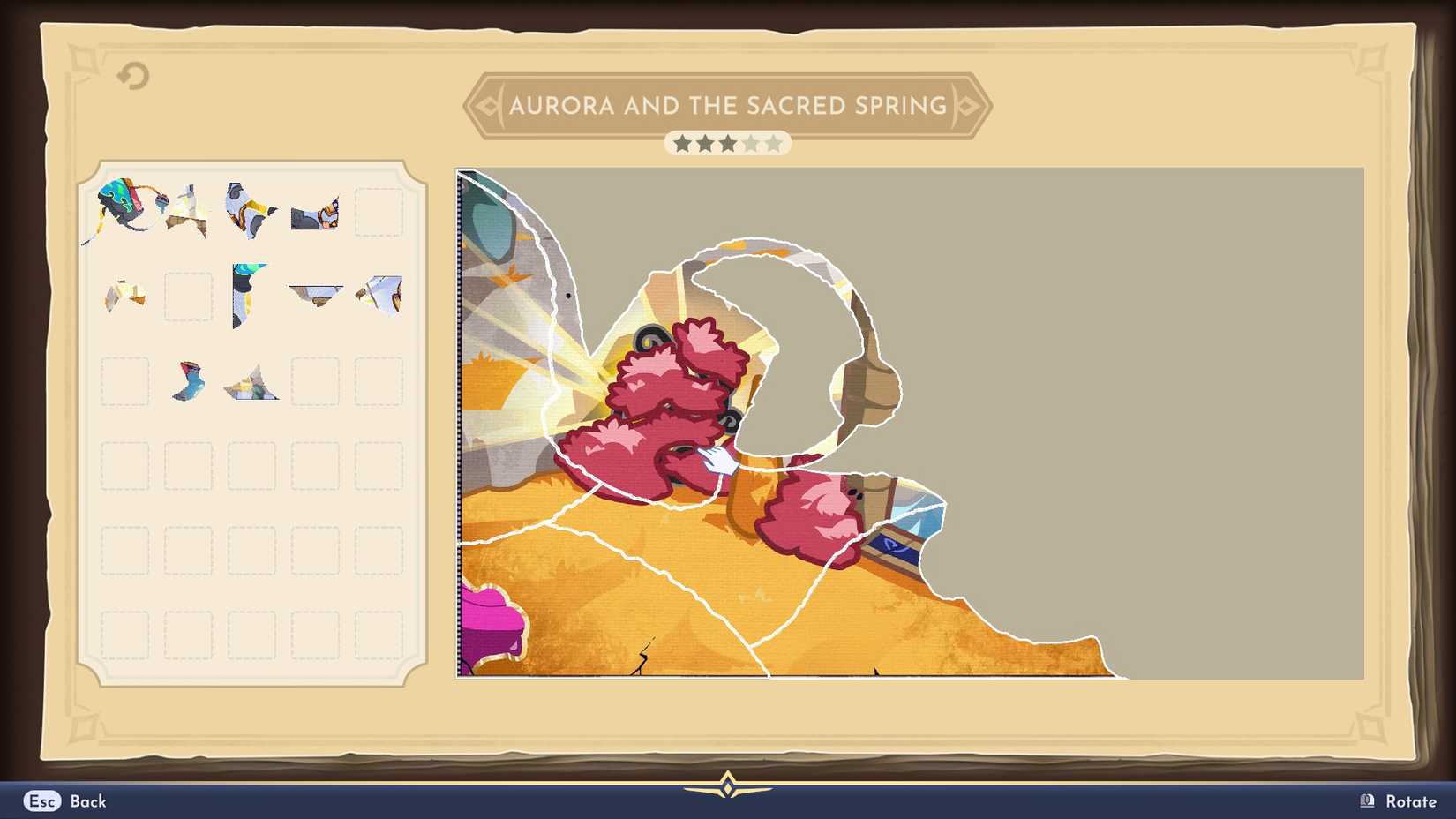Click the Esc key icon at bottom left
The height and width of the screenshot is (819, 1456).
41,801
